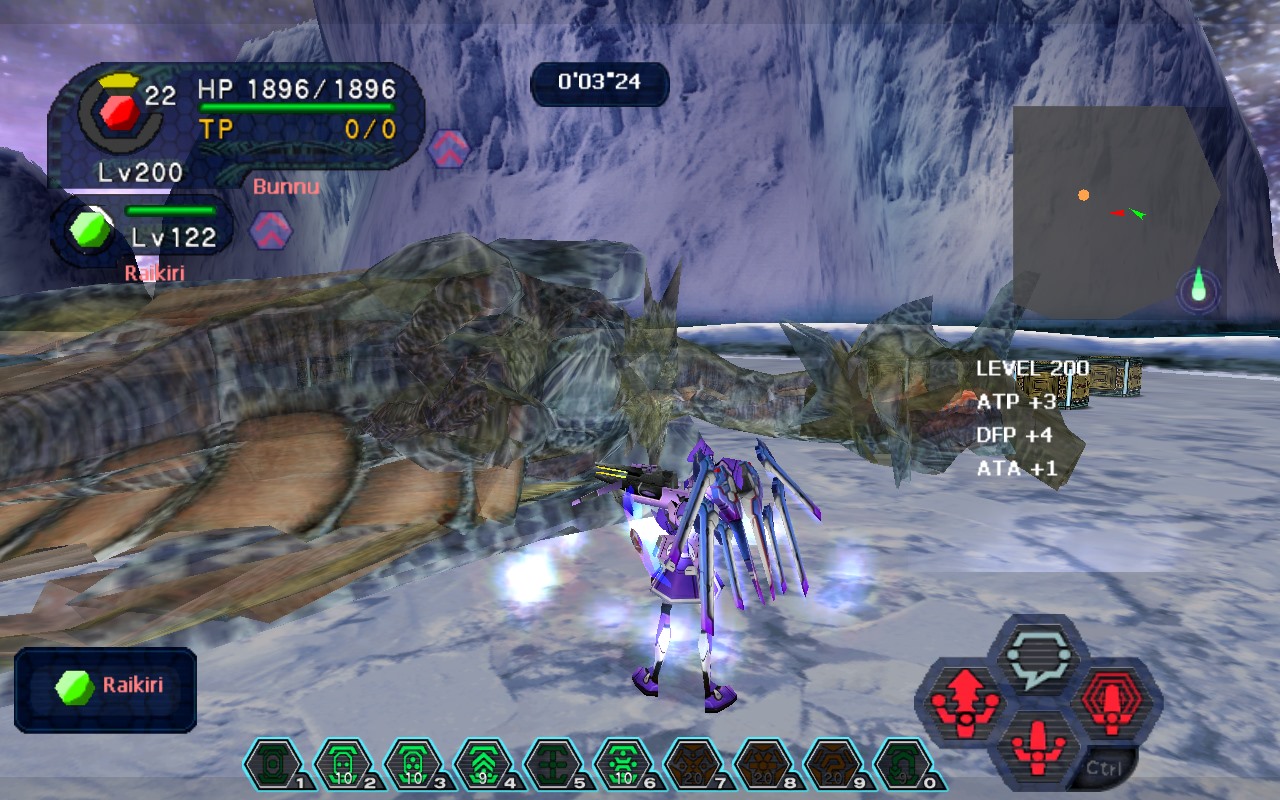Viewport: 1280px width, 800px height.
Task: Use the hotbar slot 2 healing item
Action: coord(342,766)
